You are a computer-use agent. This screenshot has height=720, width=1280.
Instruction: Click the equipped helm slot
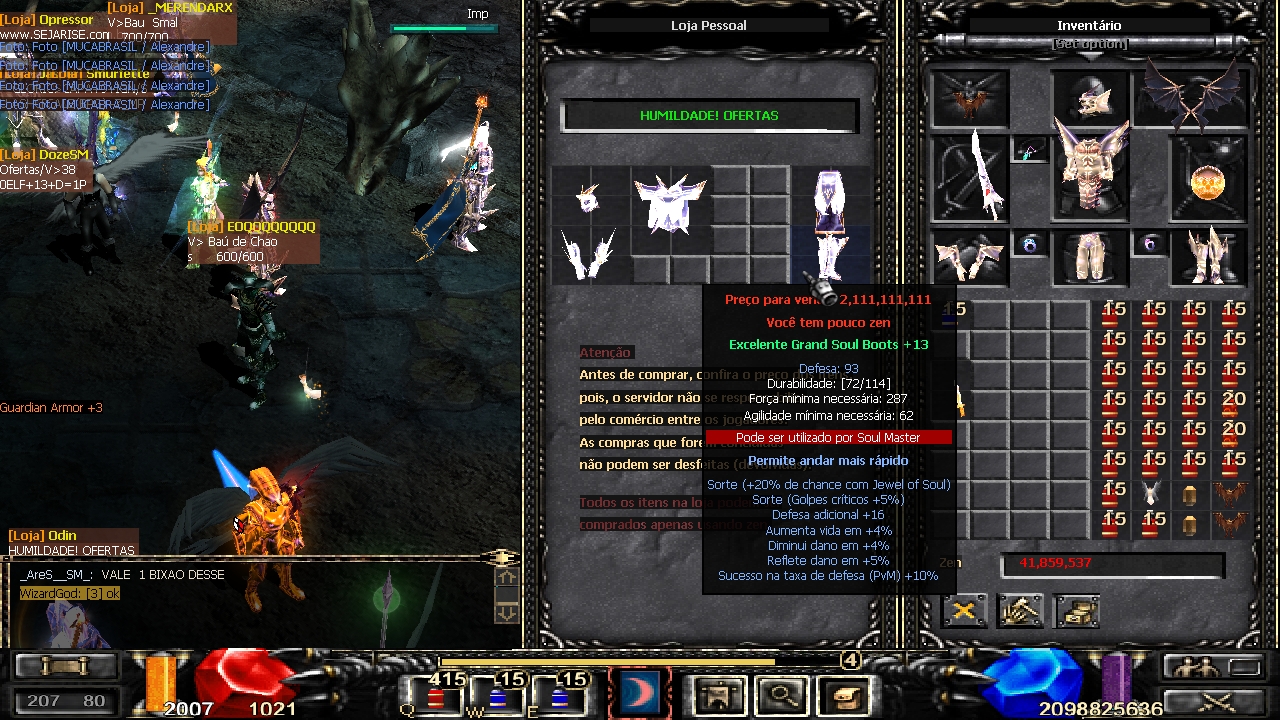coord(1089,98)
